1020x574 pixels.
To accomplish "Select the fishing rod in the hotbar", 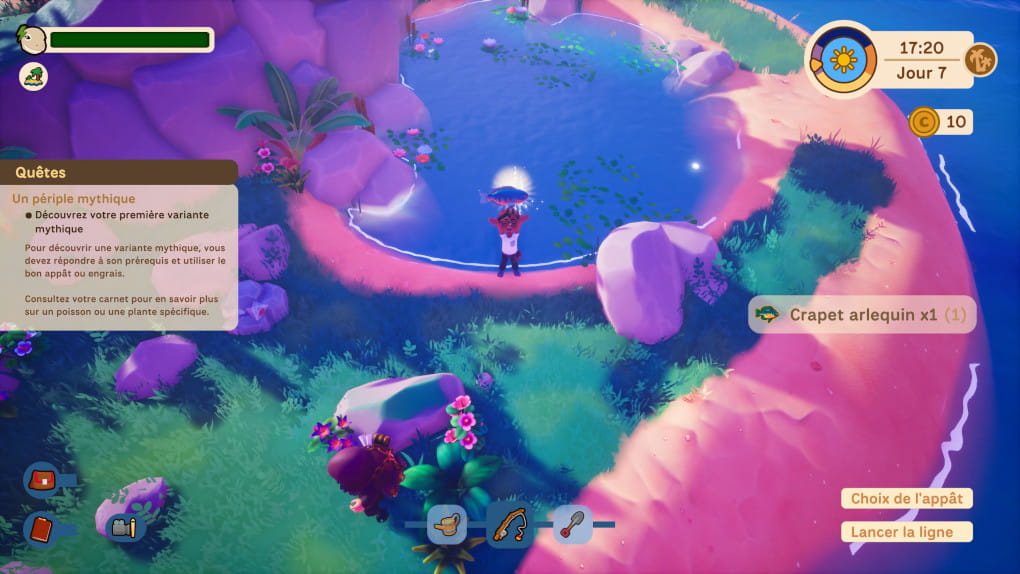I will click(509, 524).
